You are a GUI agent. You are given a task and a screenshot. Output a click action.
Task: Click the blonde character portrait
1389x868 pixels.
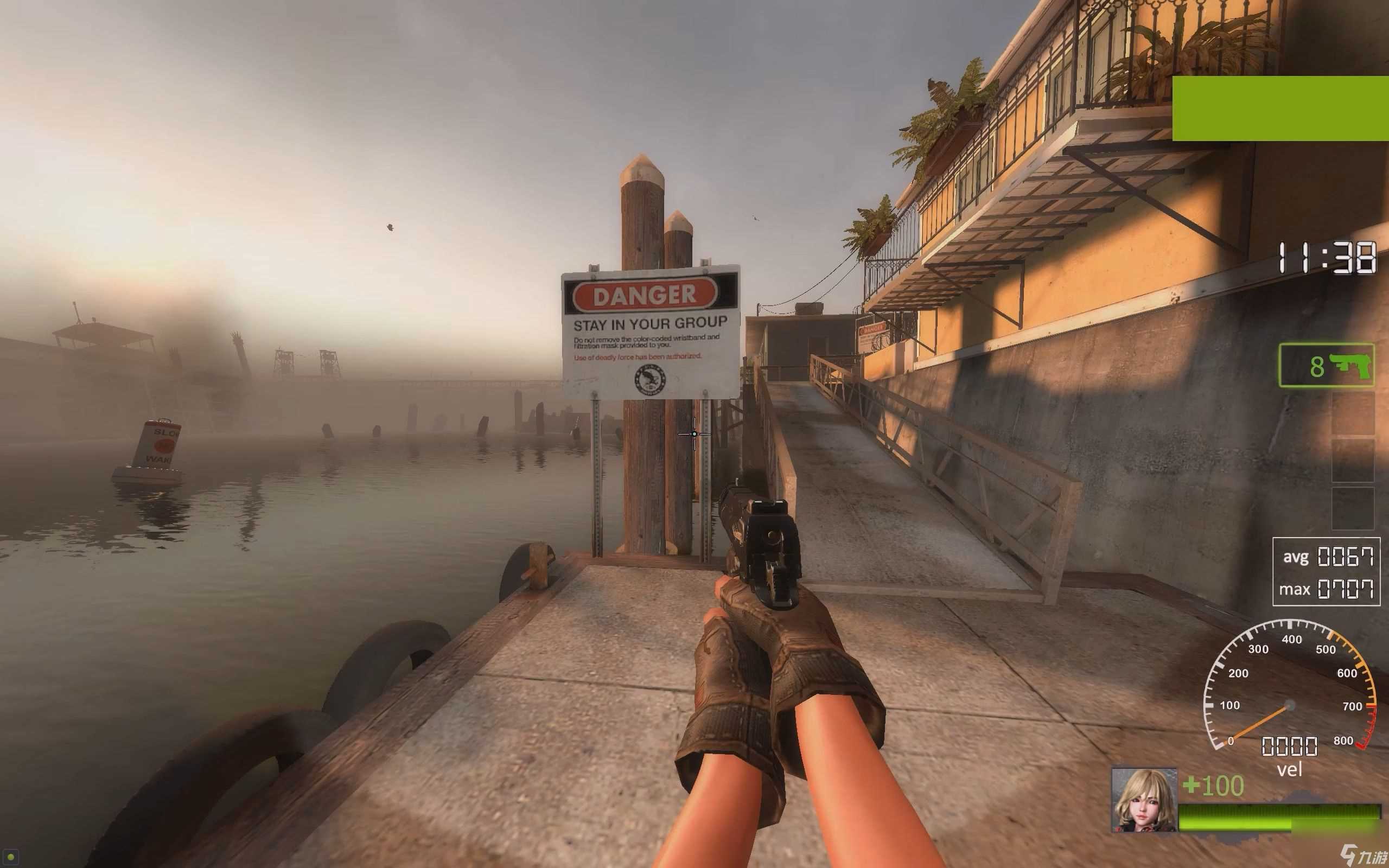coord(1143,800)
